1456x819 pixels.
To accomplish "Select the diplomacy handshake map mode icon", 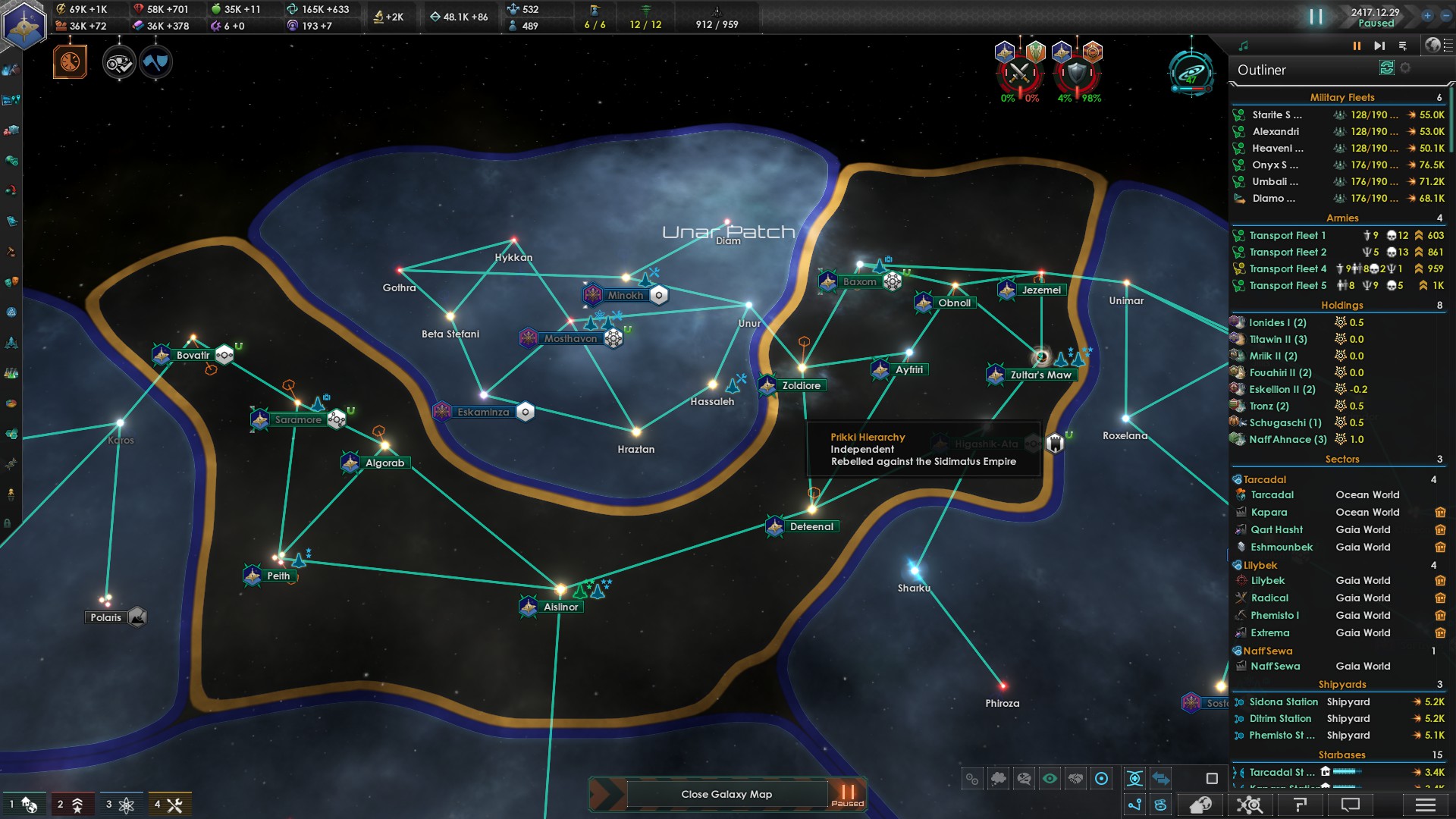I will click(x=1075, y=777).
